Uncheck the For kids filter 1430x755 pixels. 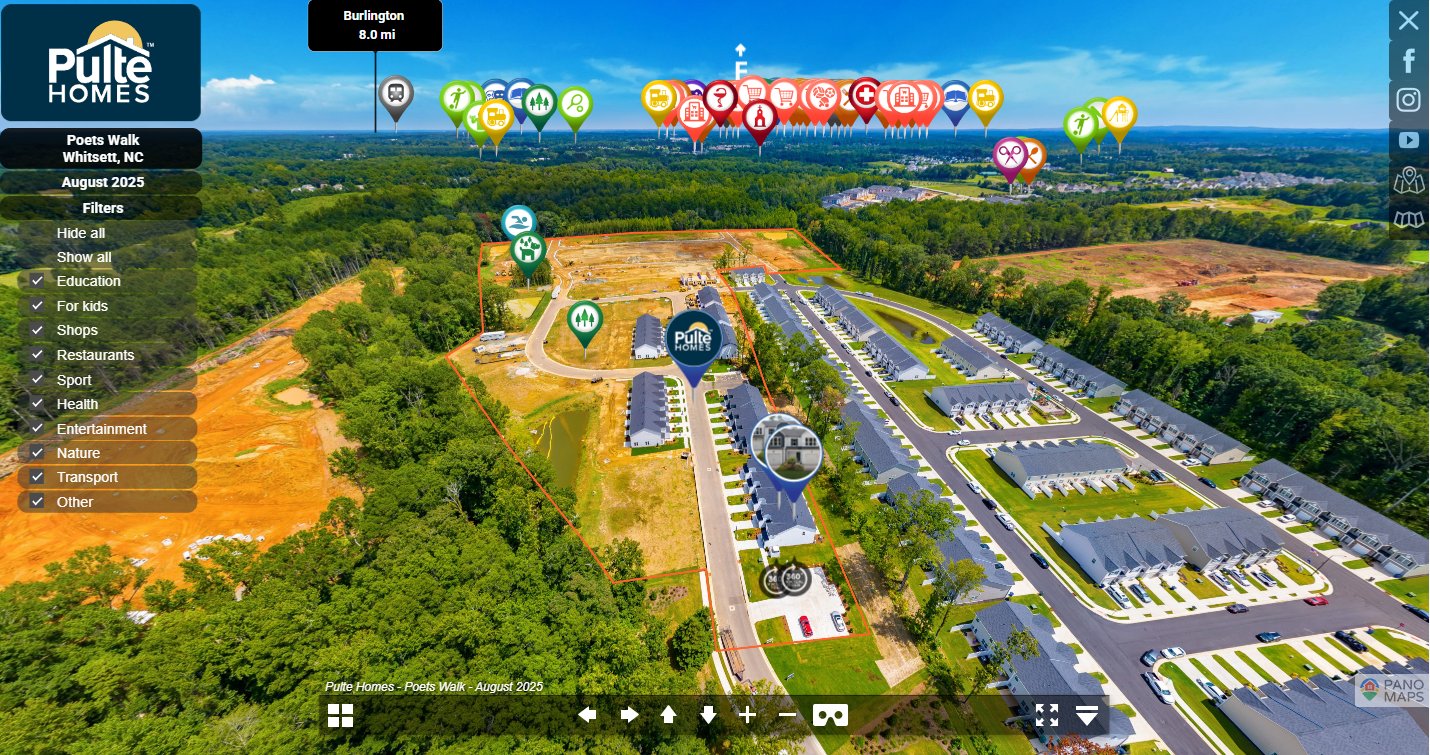(x=38, y=306)
